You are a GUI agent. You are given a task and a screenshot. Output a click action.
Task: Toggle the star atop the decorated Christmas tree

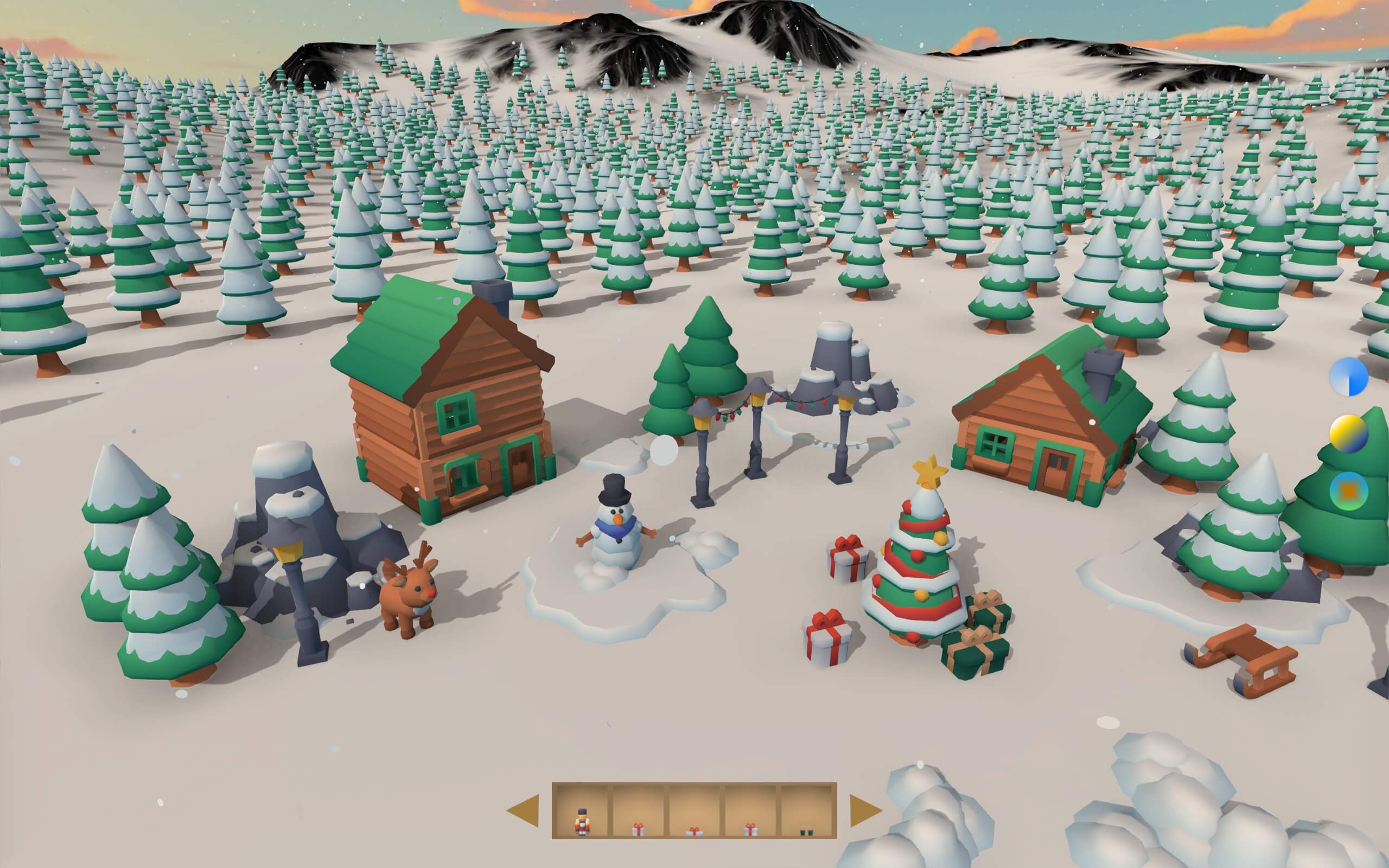[x=930, y=474]
